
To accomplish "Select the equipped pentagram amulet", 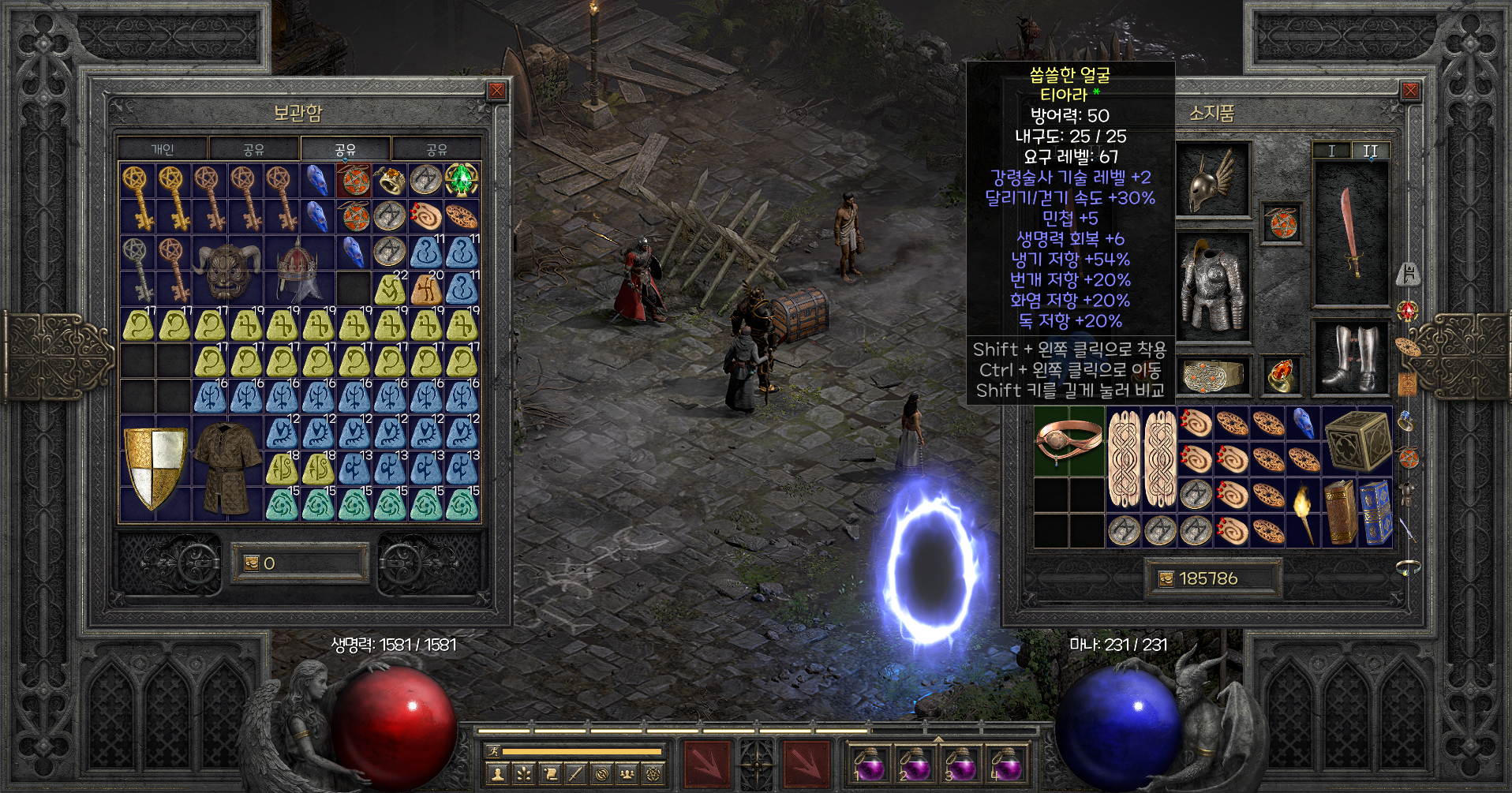I will click(1283, 223).
